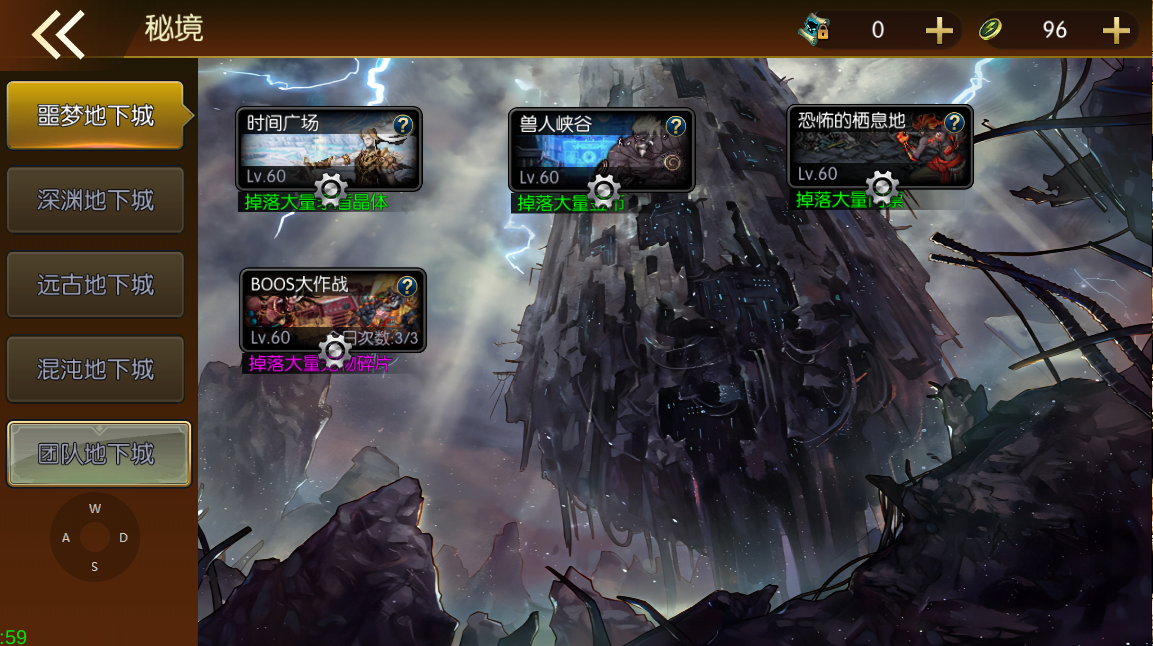The height and width of the screenshot is (646, 1153).
Task: Choose the 混沌地下城 tab
Action: 95,369
